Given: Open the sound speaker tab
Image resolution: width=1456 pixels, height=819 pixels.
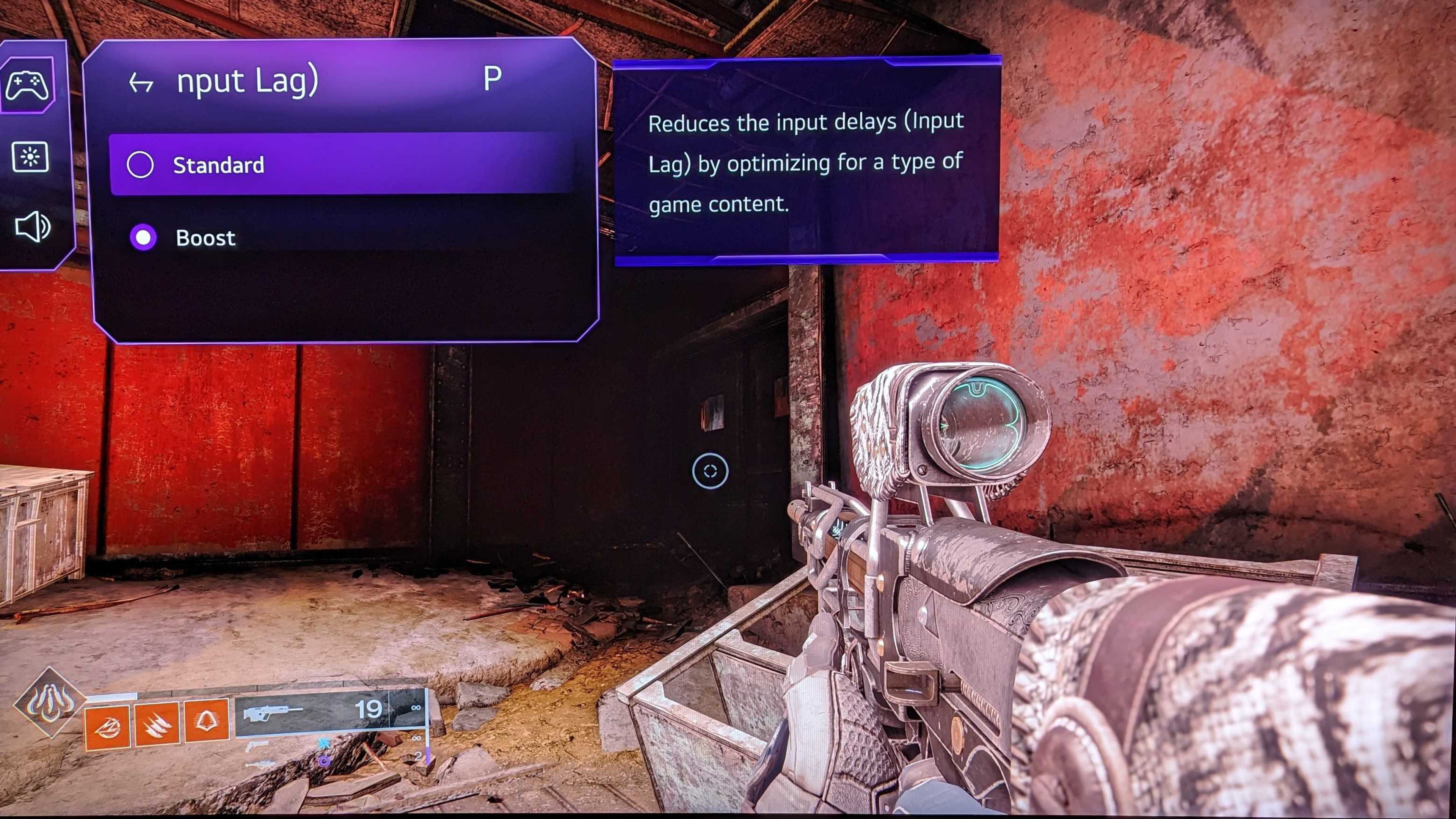Looking at the screenshot, I should point(32,227).
